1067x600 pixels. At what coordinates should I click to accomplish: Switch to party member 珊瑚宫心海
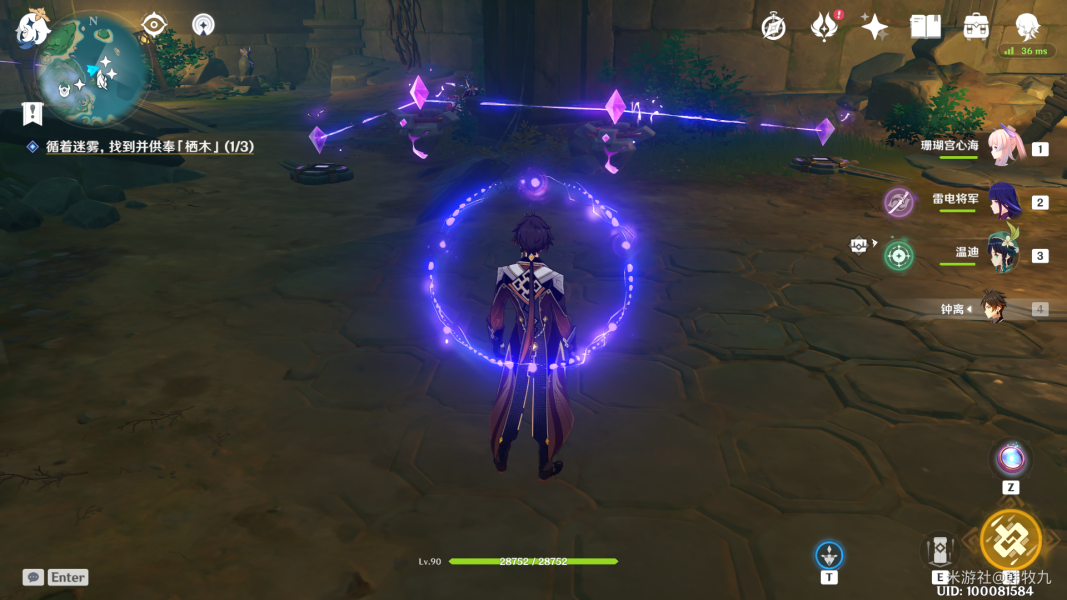pyautogui.click(x=1003, y=148)
